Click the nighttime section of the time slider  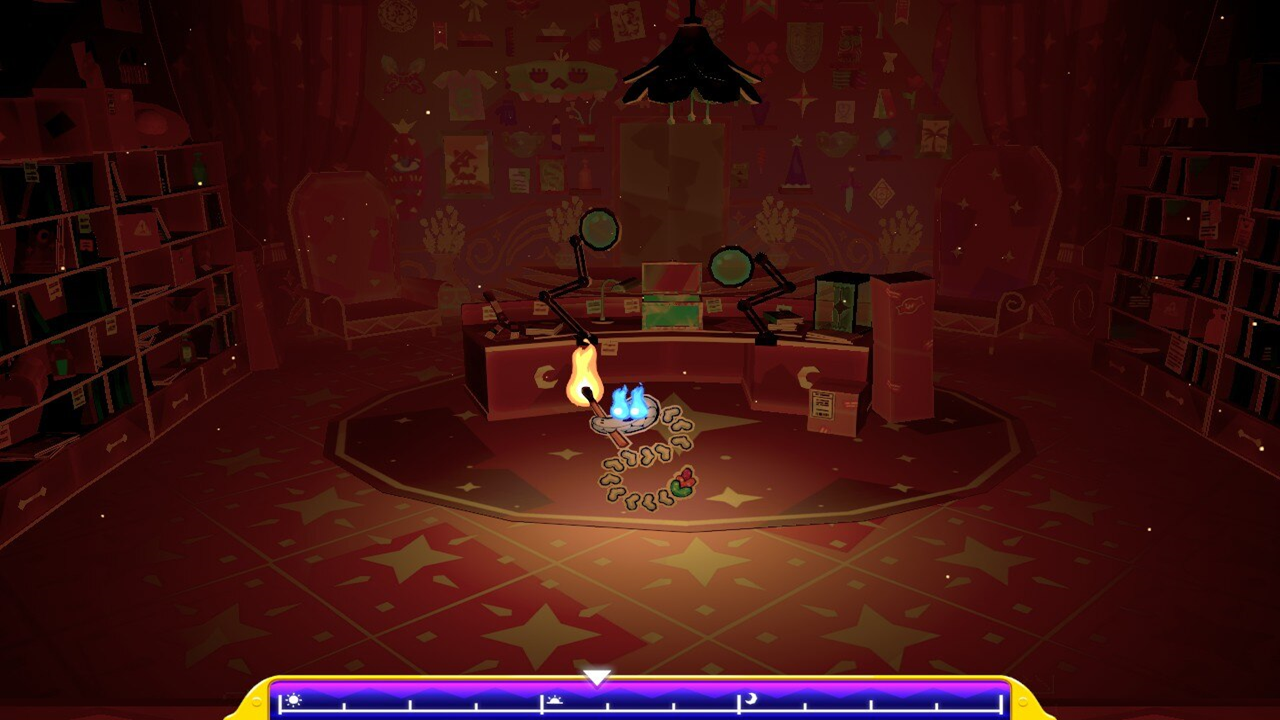(860, 705)
